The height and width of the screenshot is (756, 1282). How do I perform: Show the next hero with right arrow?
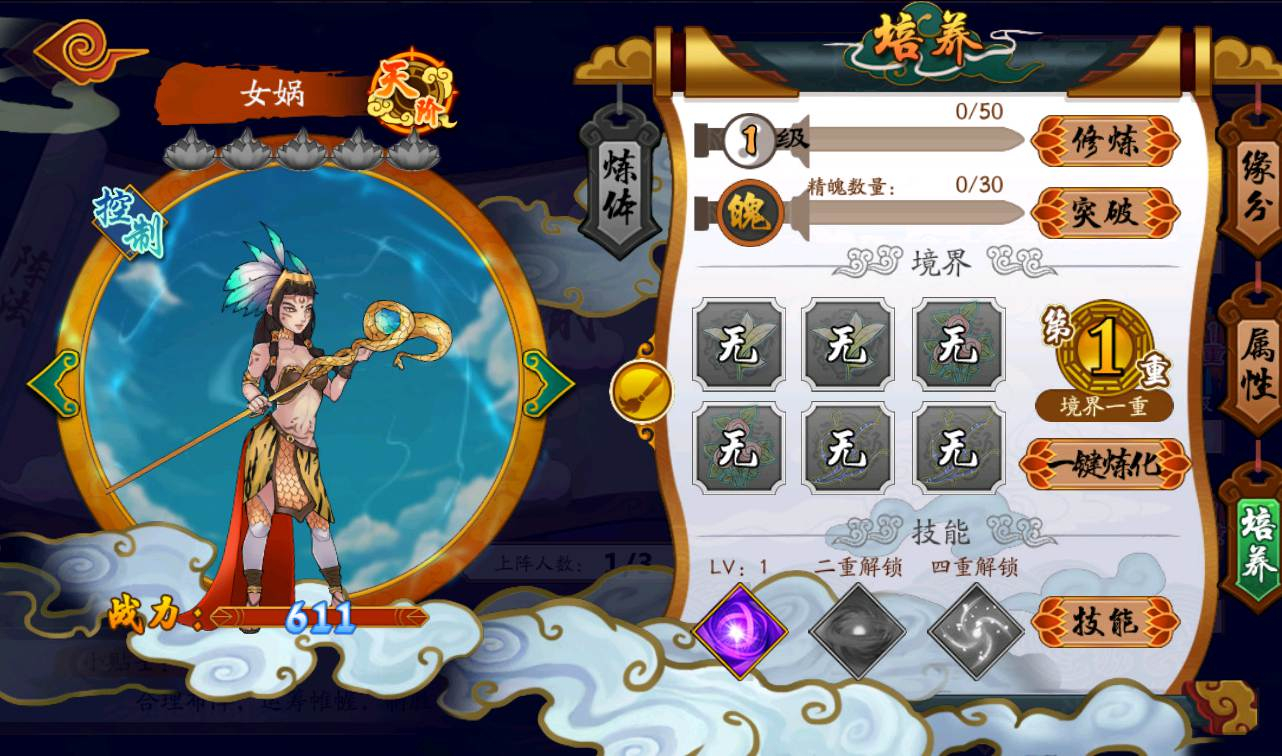[547, 383]
